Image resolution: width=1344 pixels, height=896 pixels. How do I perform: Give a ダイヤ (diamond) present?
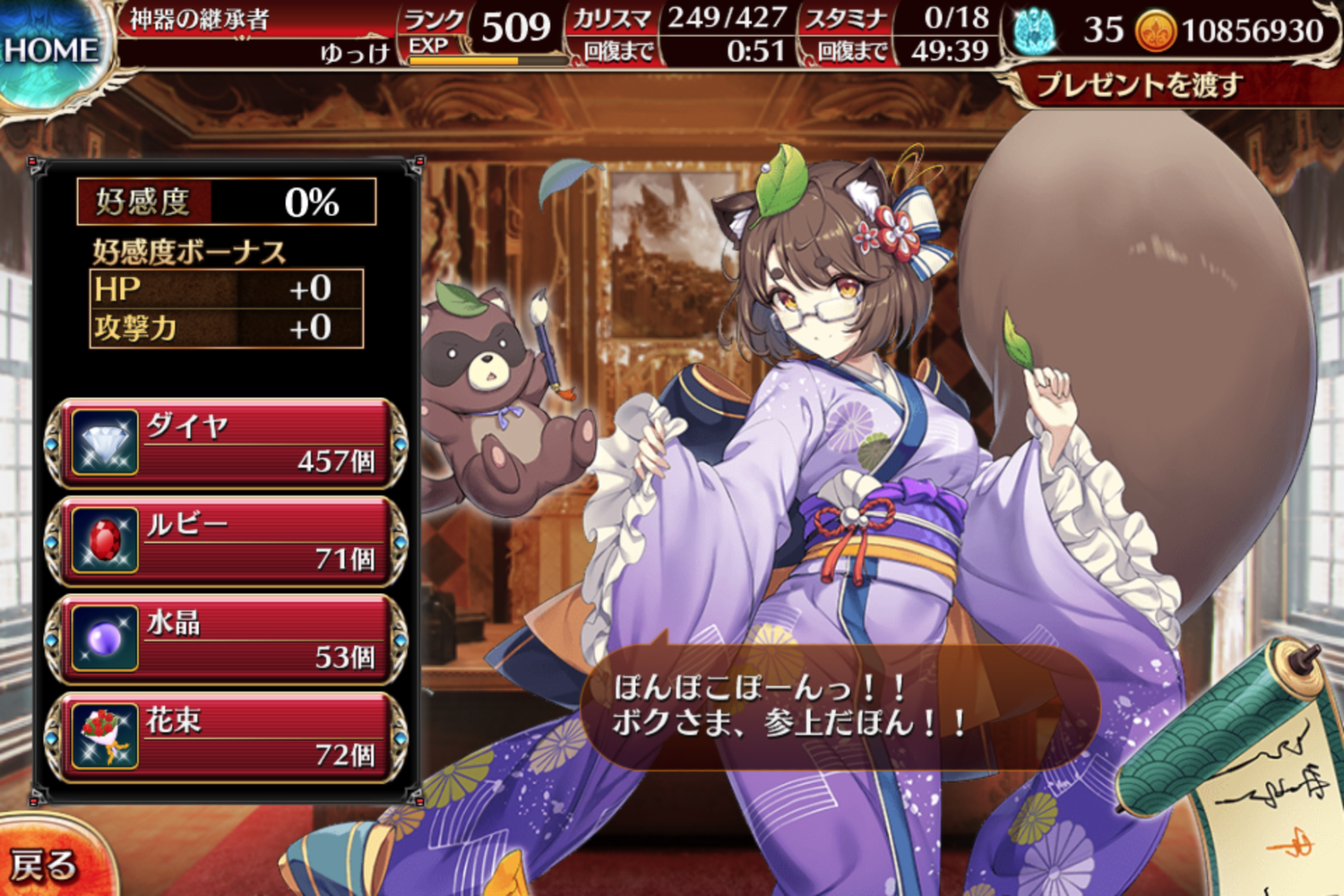tap(226, 443)
